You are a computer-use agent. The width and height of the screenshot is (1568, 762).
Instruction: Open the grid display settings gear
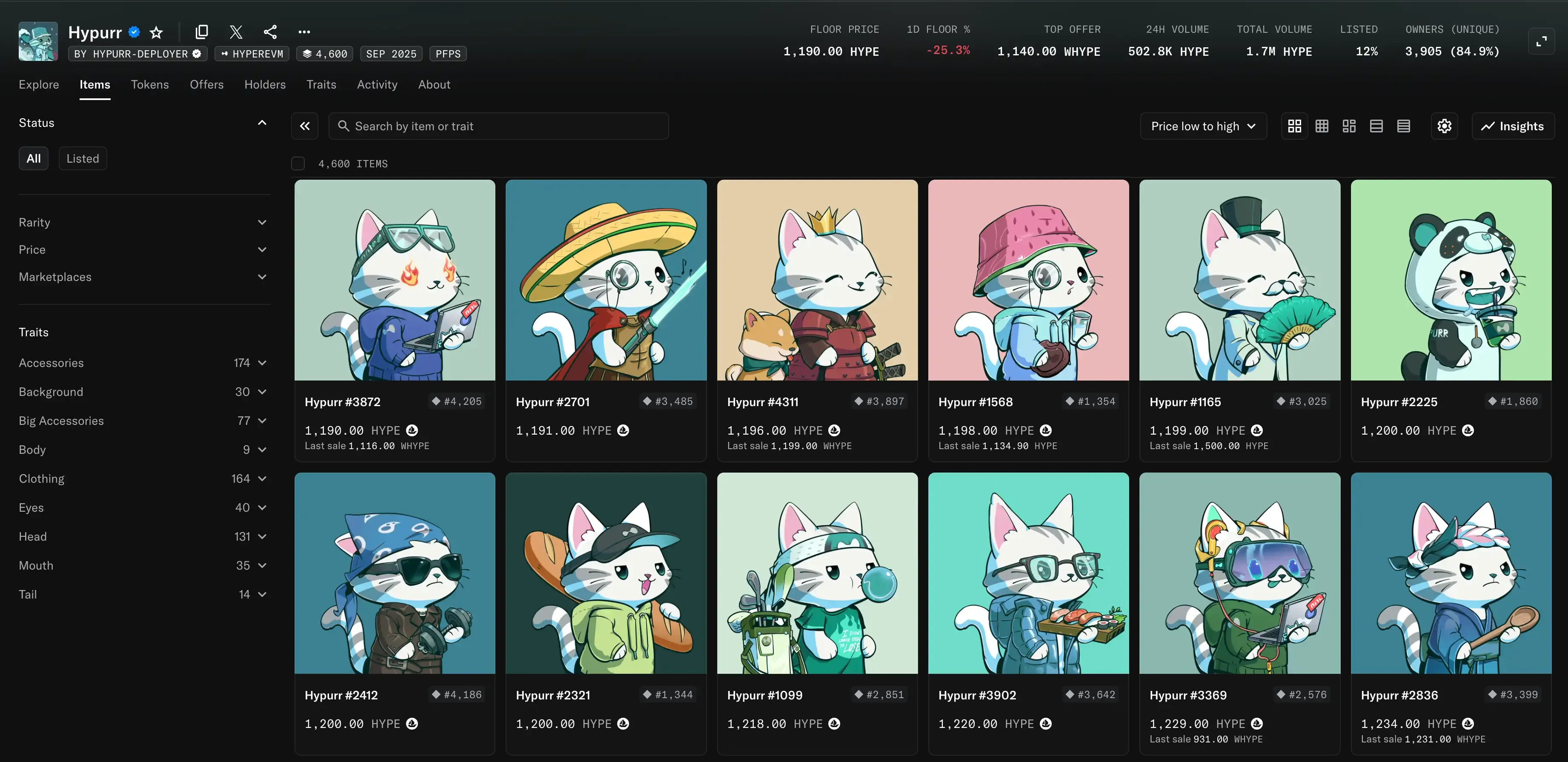(x=1445, y=126)
